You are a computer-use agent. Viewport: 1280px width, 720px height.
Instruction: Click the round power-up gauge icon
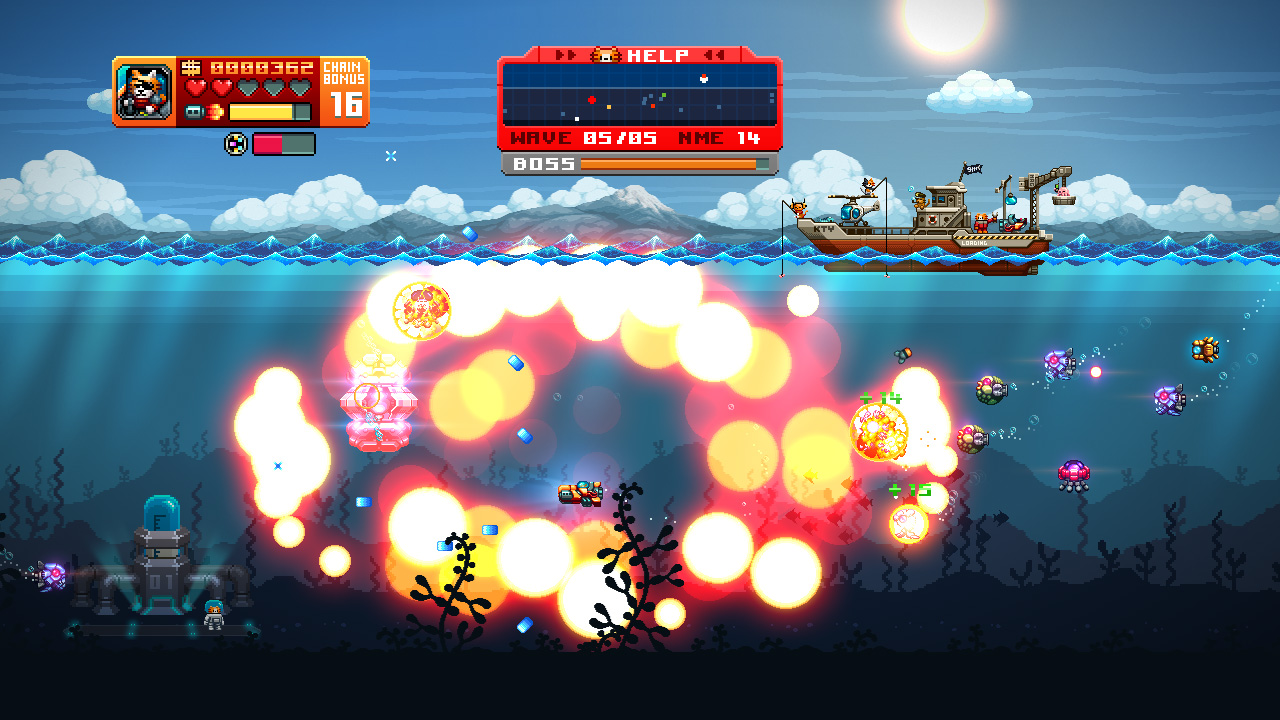pyautogui.click(x=236, y=144)
